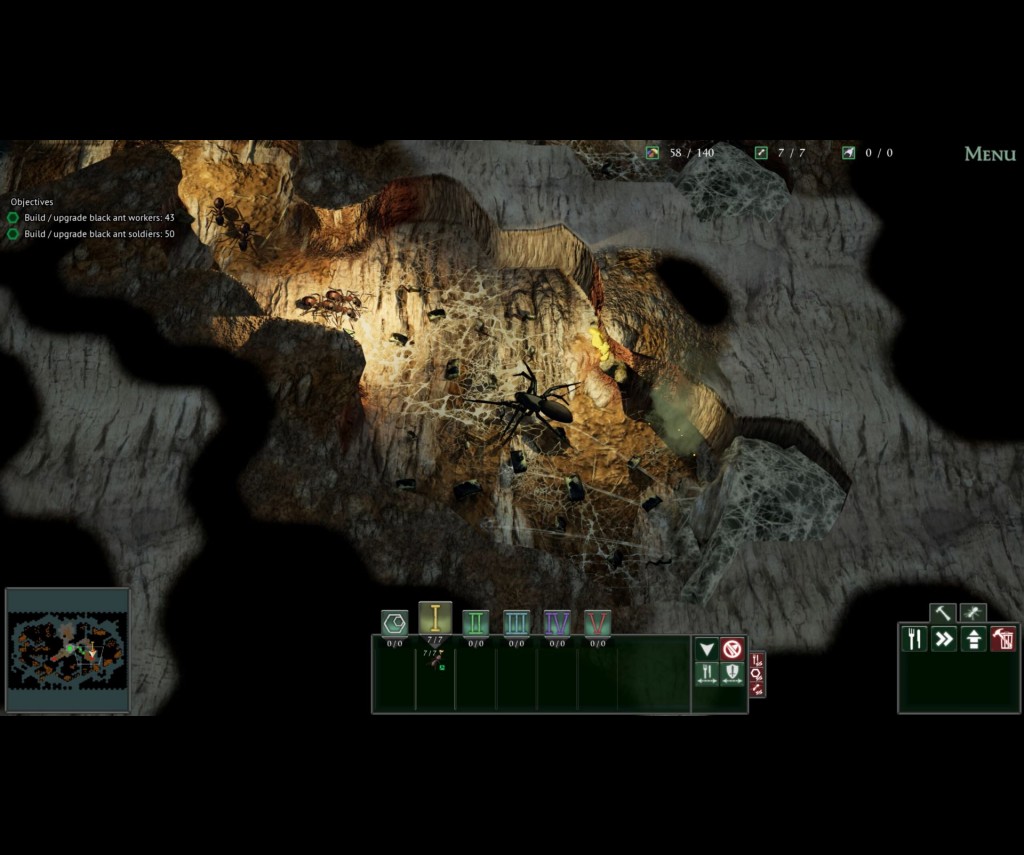
Task: Choose army group IV
Action: click(x=557, y=623)
